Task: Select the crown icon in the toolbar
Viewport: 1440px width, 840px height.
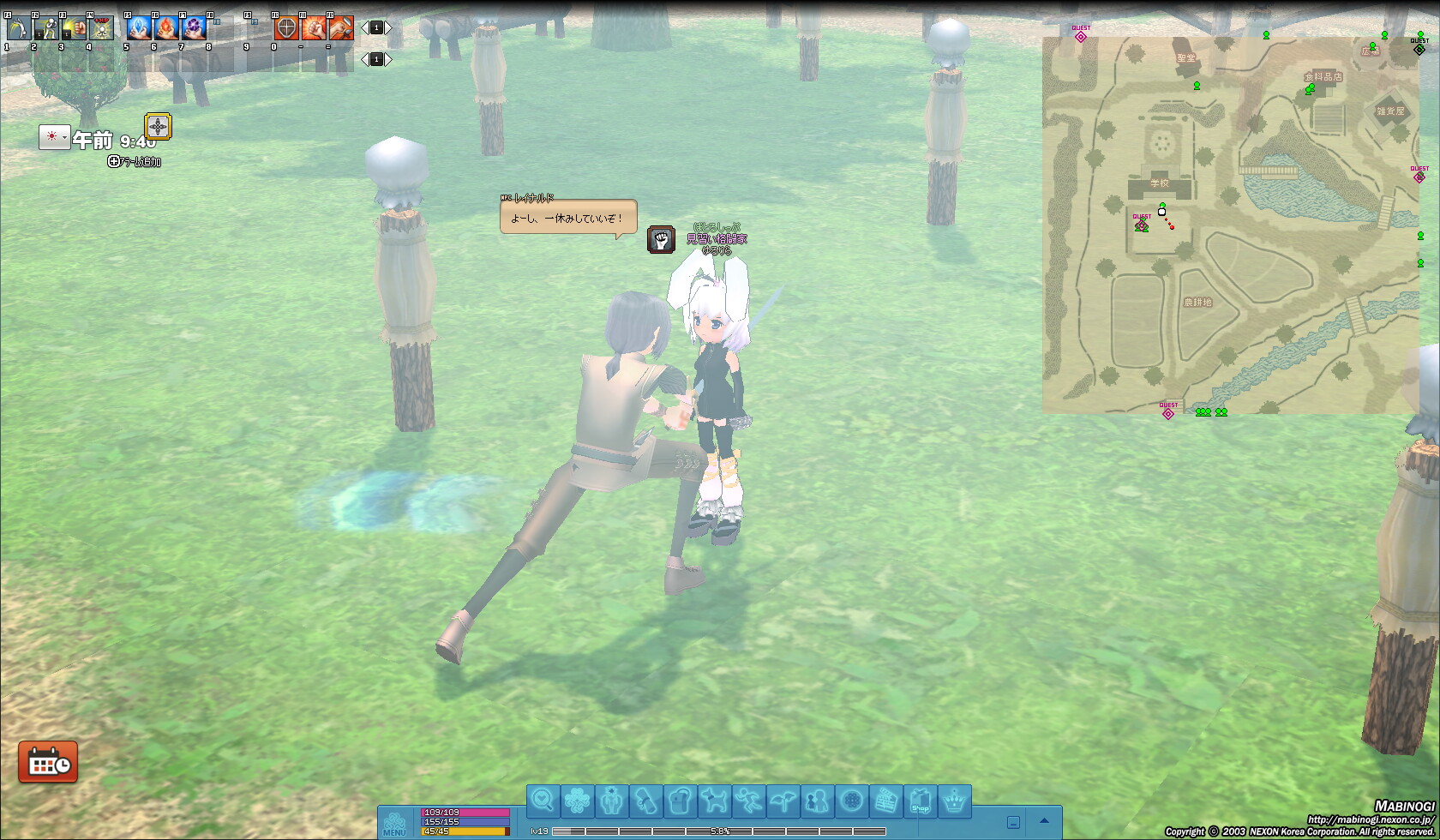Action: pyautogui.click(x=955, y=801)
